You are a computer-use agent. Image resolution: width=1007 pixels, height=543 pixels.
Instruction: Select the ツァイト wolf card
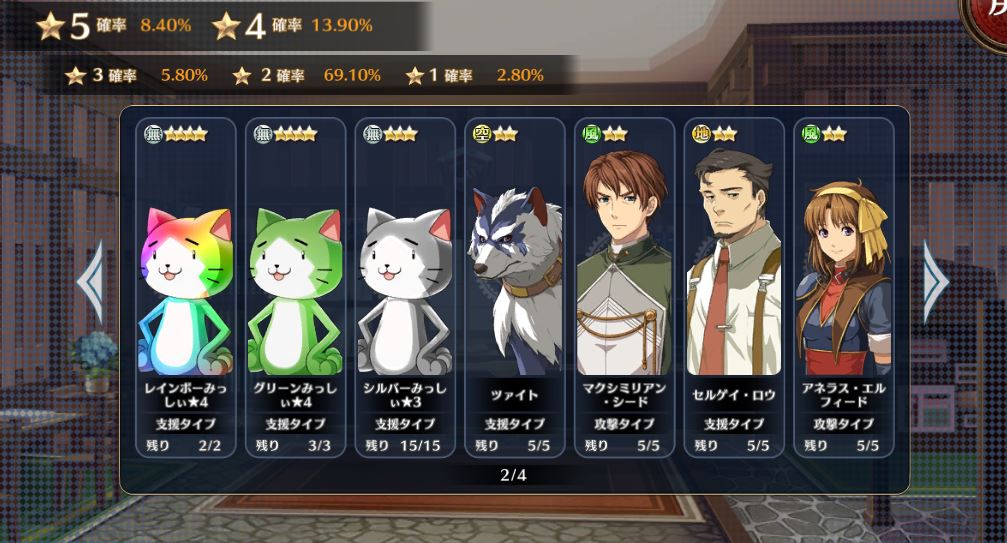(x=515, y=288)
